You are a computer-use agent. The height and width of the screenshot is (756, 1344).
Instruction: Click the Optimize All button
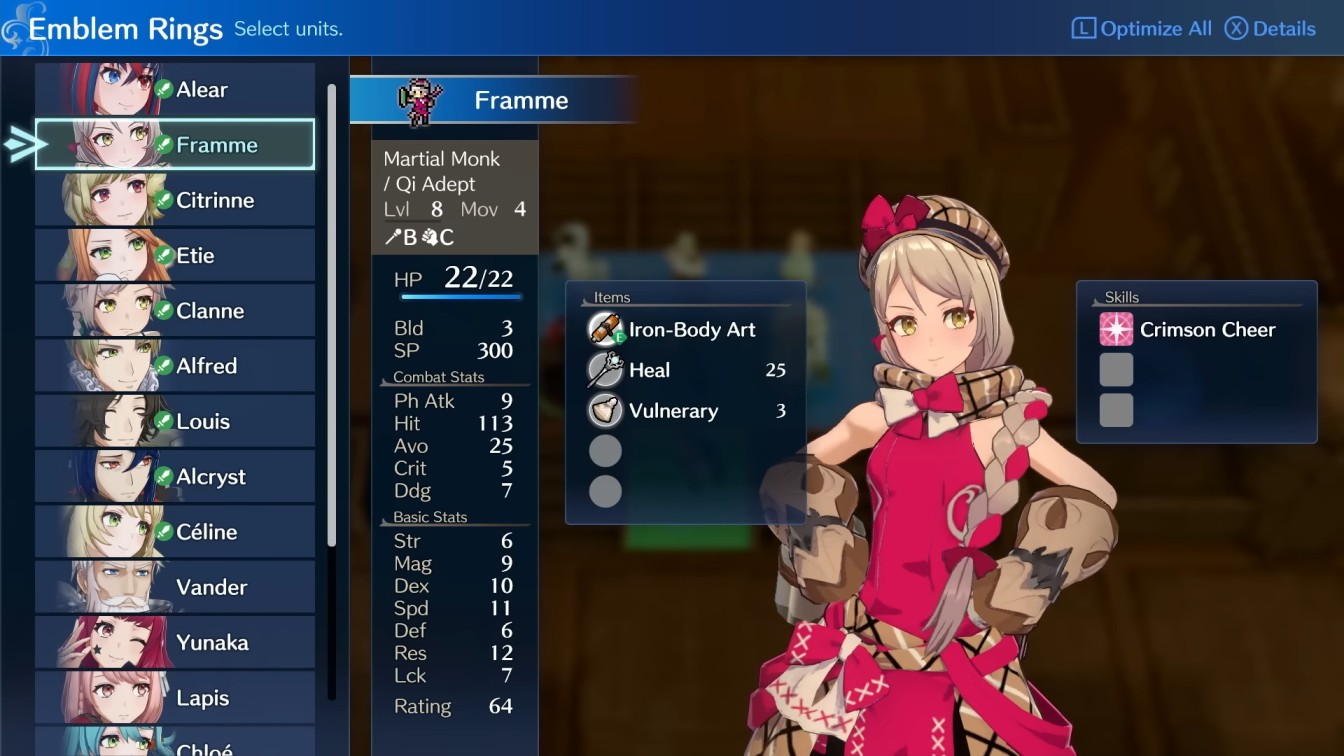point(1140,28)
